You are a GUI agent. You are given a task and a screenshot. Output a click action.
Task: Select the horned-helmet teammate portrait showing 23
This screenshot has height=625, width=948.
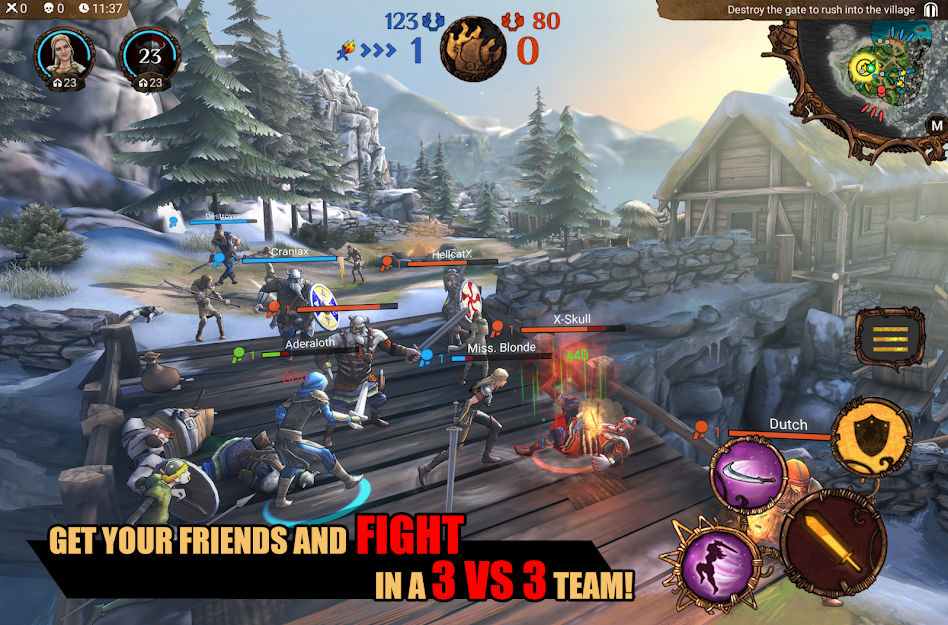click(150, 53)
